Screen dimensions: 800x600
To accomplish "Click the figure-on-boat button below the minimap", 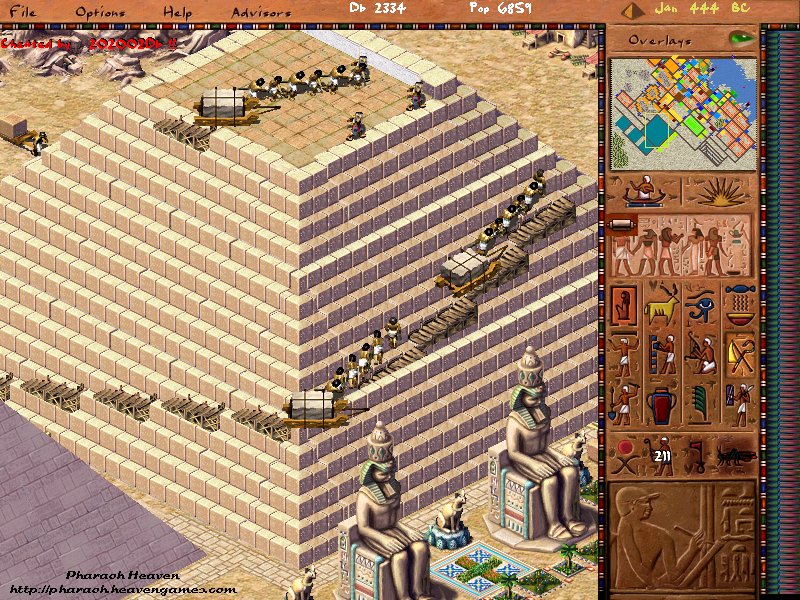I will click(x=642, y=192).
